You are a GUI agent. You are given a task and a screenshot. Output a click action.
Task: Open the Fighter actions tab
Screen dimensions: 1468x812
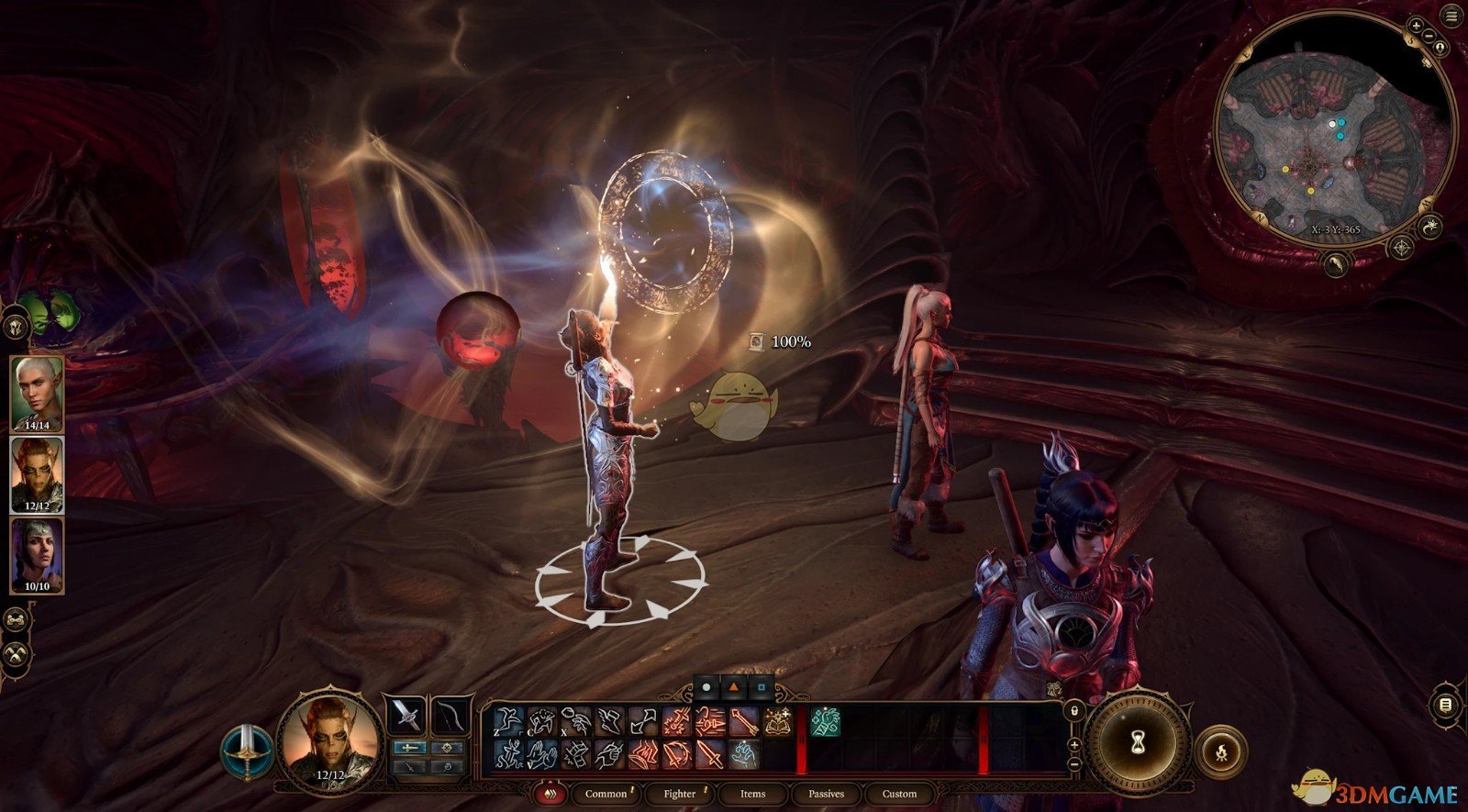click(680, 794)
